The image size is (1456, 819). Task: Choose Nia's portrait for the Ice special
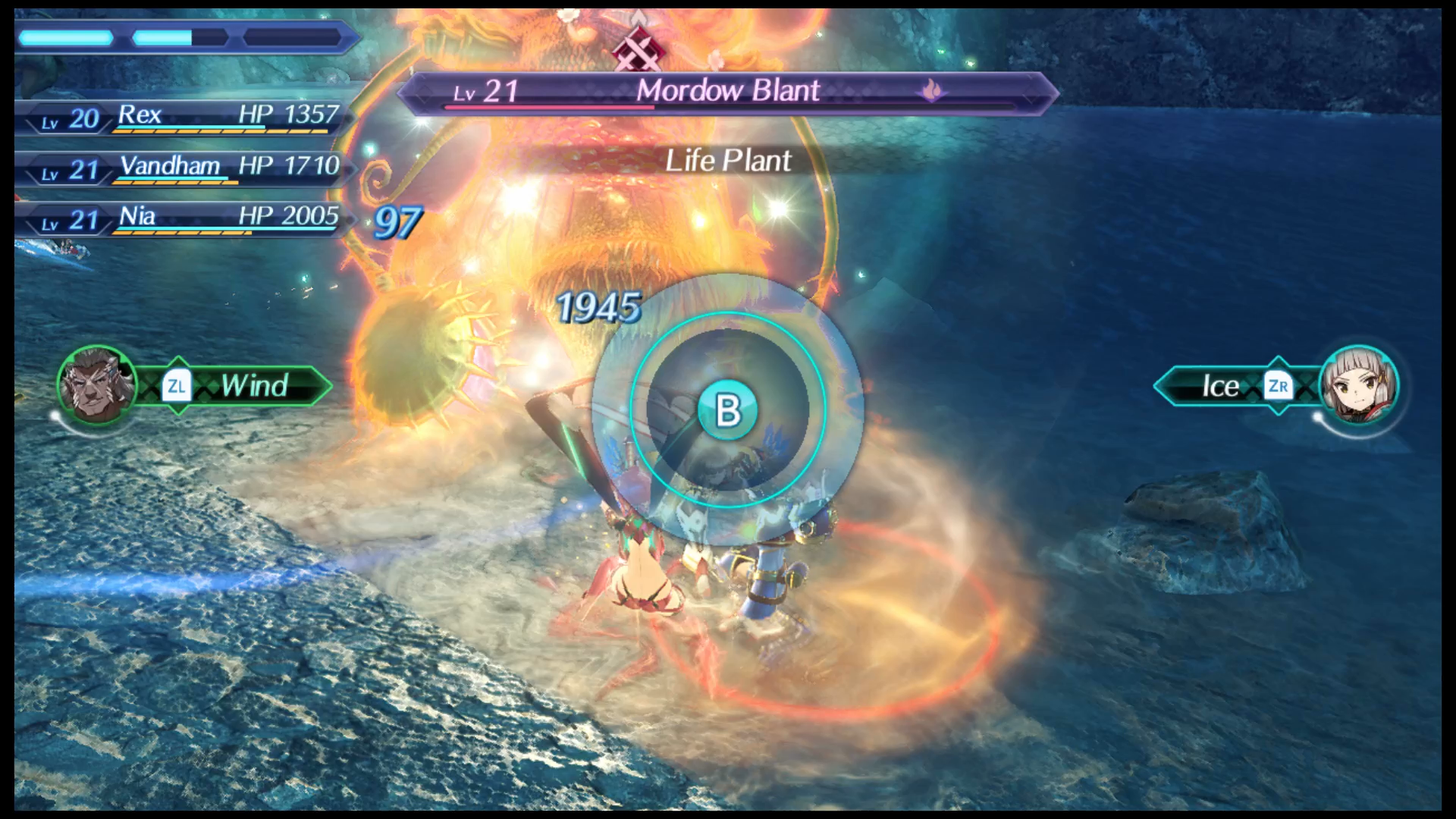pos(1358,385)
